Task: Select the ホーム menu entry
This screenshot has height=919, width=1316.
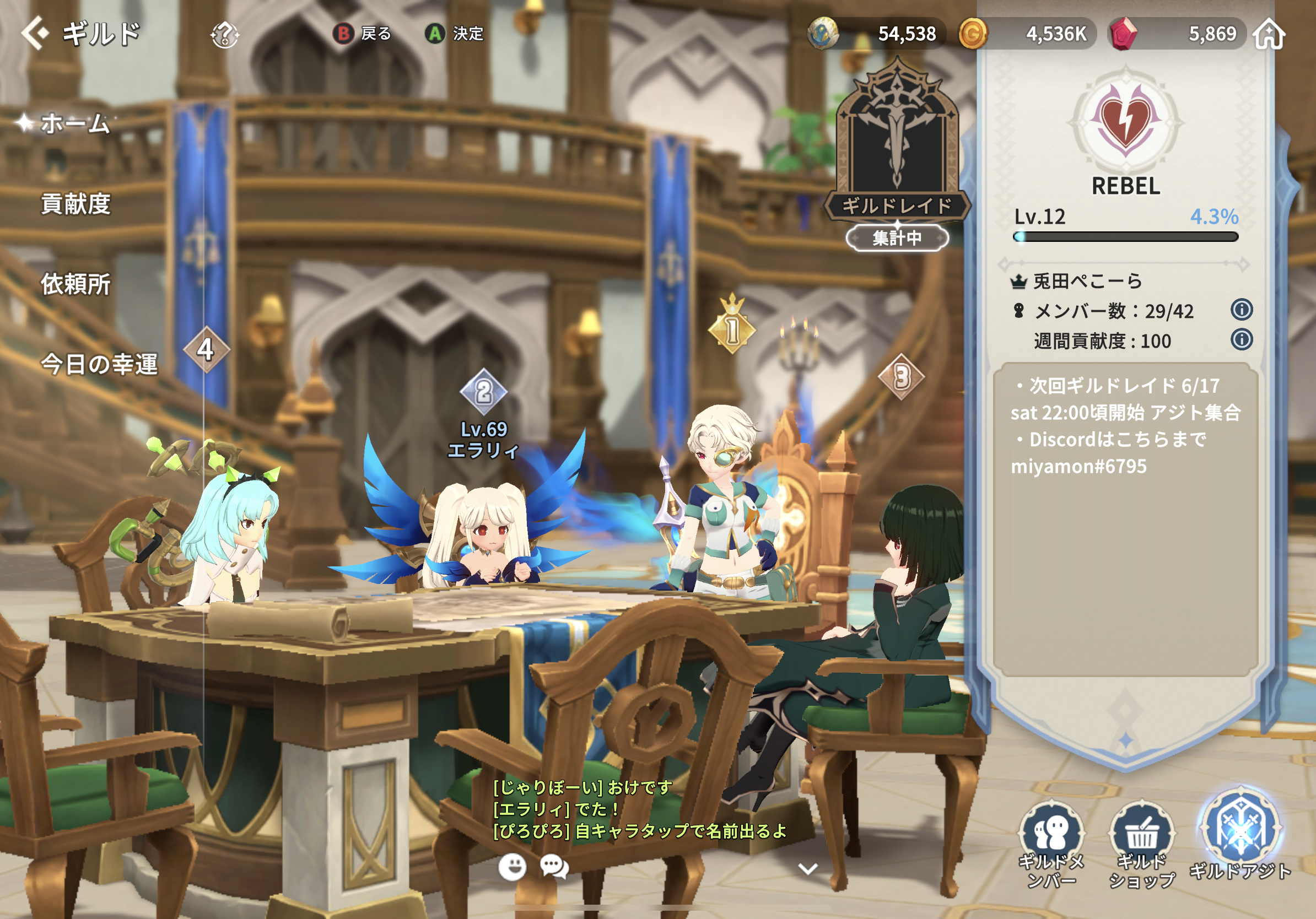Action: point(74,123)
